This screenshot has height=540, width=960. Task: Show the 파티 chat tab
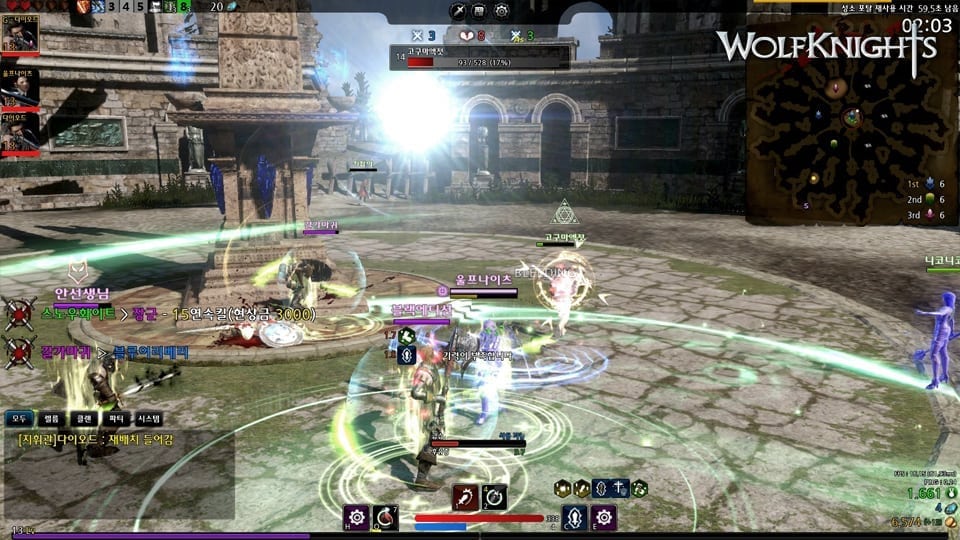pyautogui.click(x=115, y=418)
